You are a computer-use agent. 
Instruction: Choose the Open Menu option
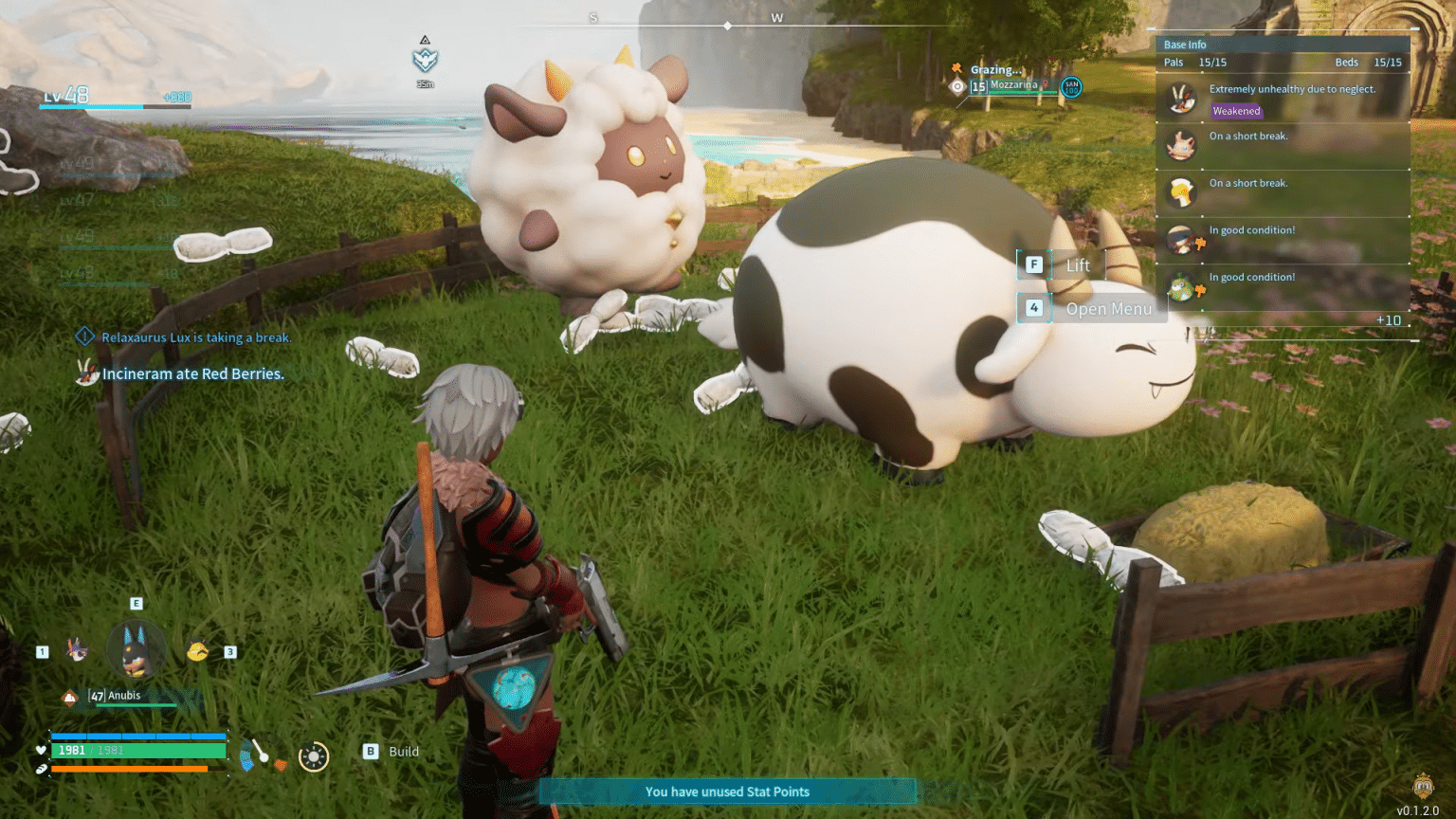click(1091, 309)
